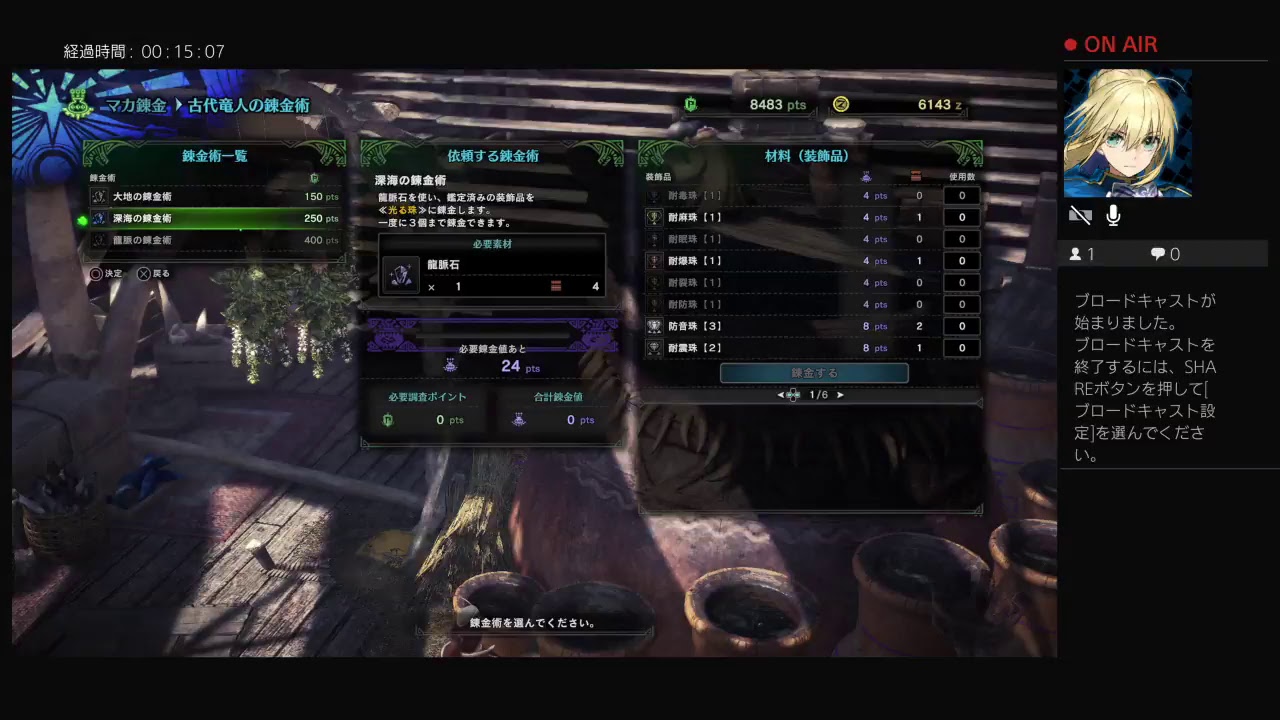Open the 古代竜人の錬金術 breadcrumb entry
This screenshot has height=720, width=1280.
click(x=249, y=105)
